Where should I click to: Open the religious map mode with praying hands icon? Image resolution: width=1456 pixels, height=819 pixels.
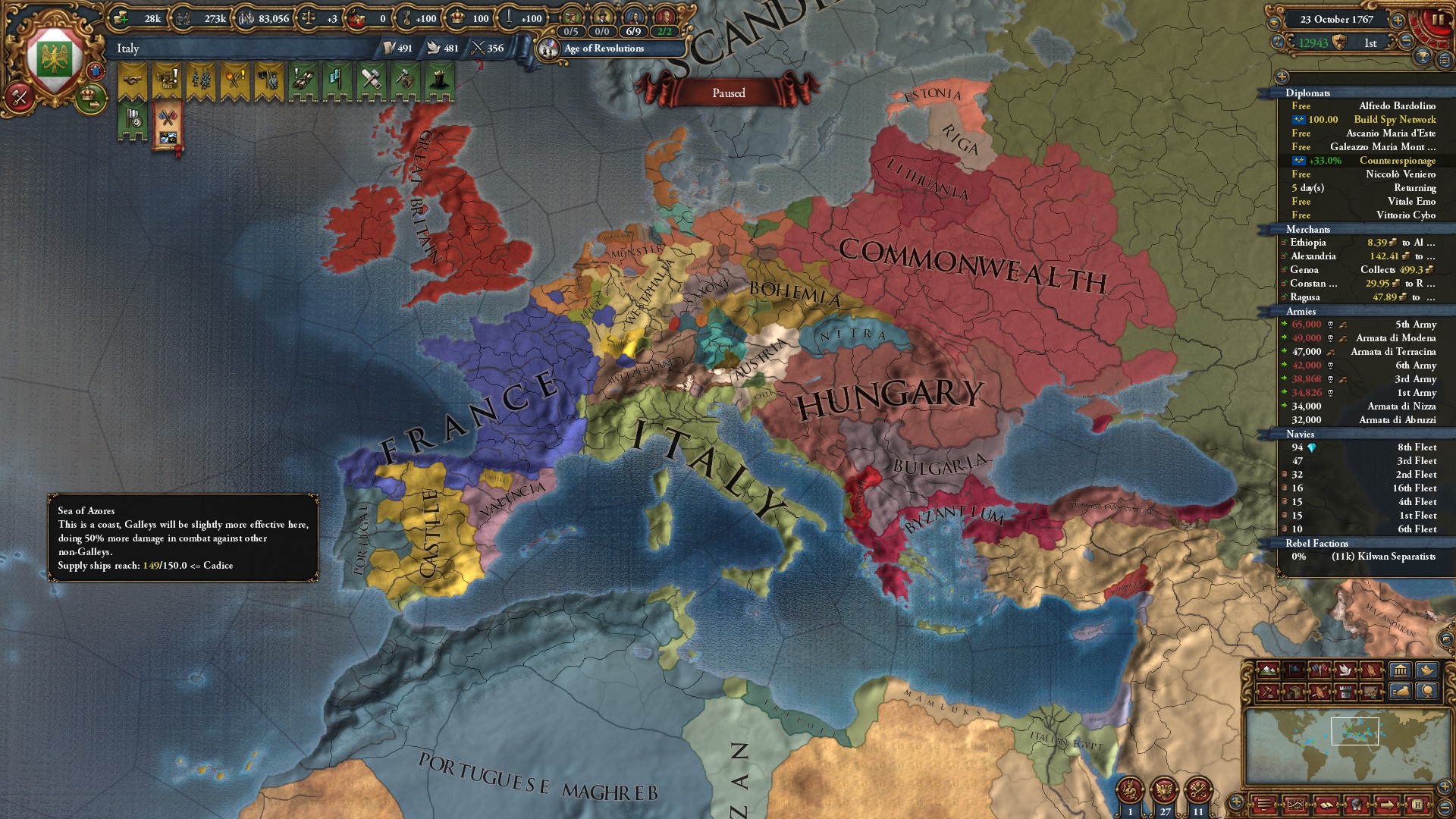(x=1371, y=670)
